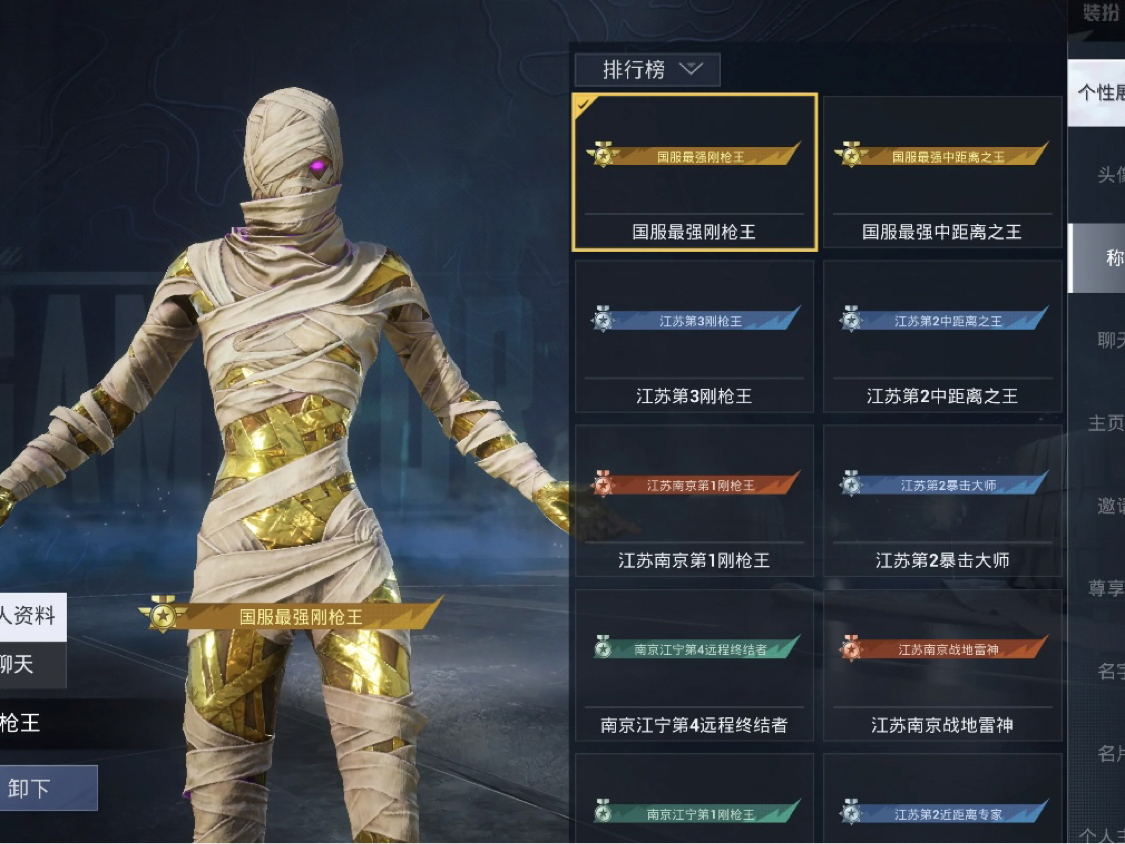The image size is (1125, 844).
Task: Go to the 主页 sidebar tab
Action: 1106,423
